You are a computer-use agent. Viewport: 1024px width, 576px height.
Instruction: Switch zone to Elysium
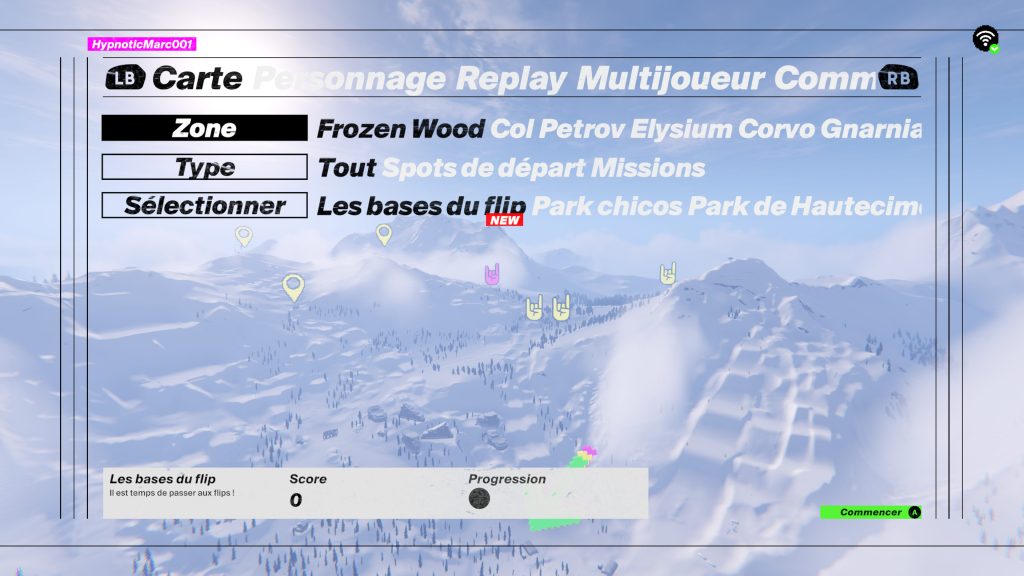click(679, 129)
